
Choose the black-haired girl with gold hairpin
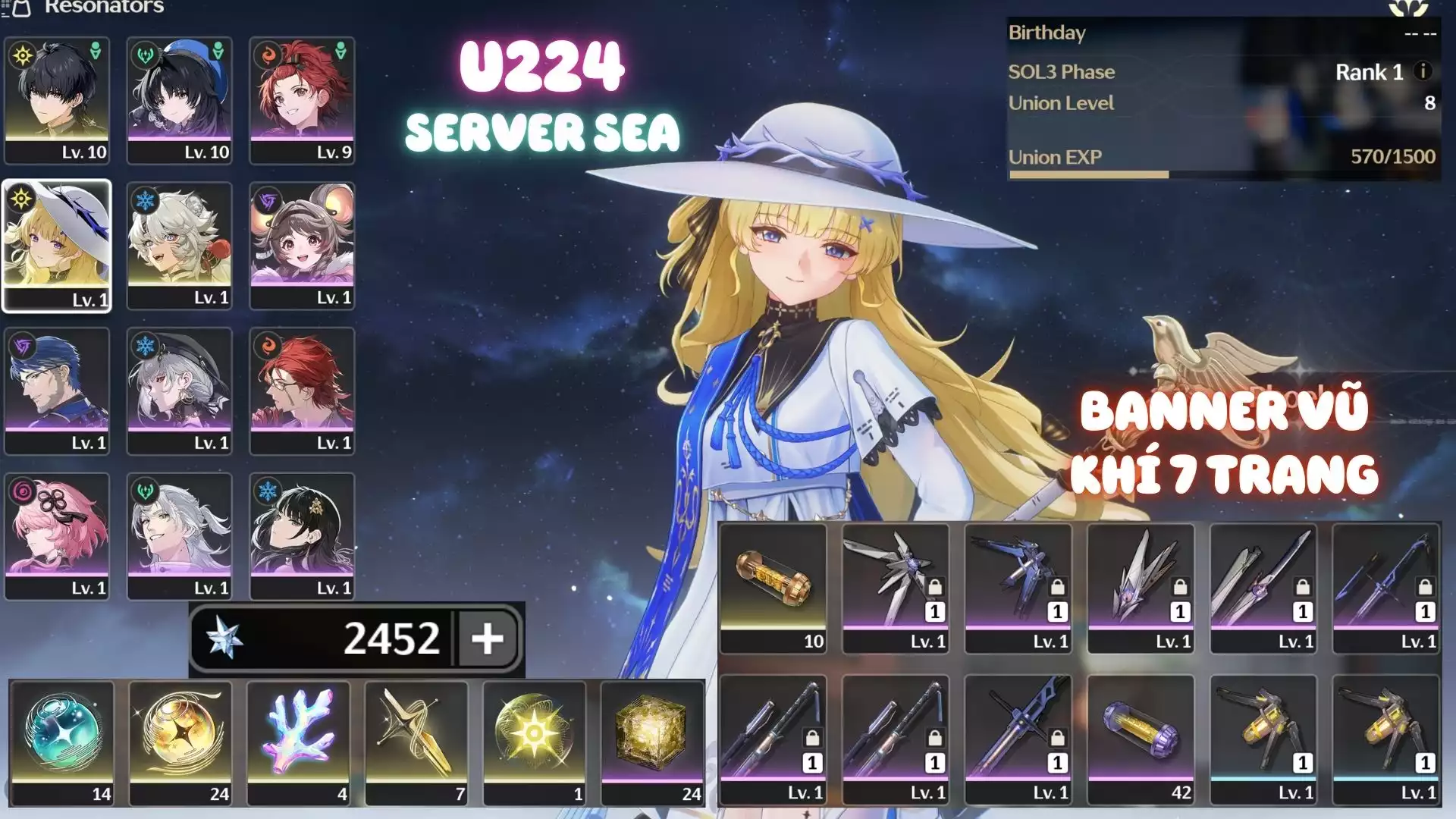pyautogui.click(x=302, y=536)
